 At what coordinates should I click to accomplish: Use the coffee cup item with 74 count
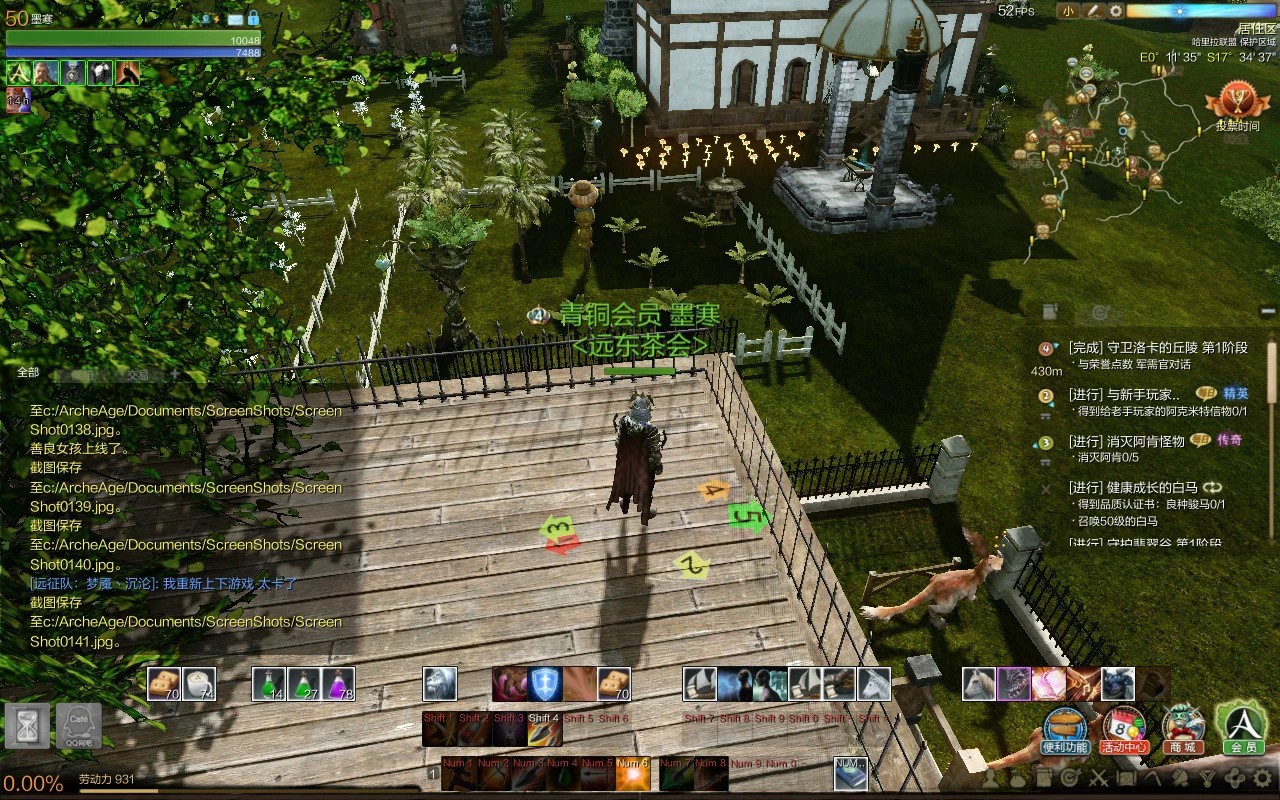coord(199,684)
